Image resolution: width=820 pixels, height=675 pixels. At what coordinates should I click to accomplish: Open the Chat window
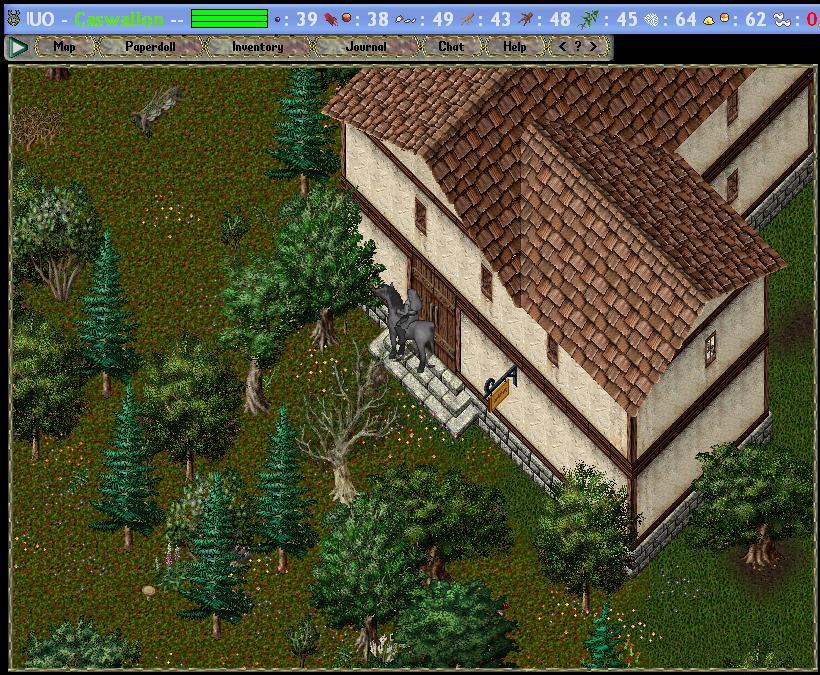point(451,46)
